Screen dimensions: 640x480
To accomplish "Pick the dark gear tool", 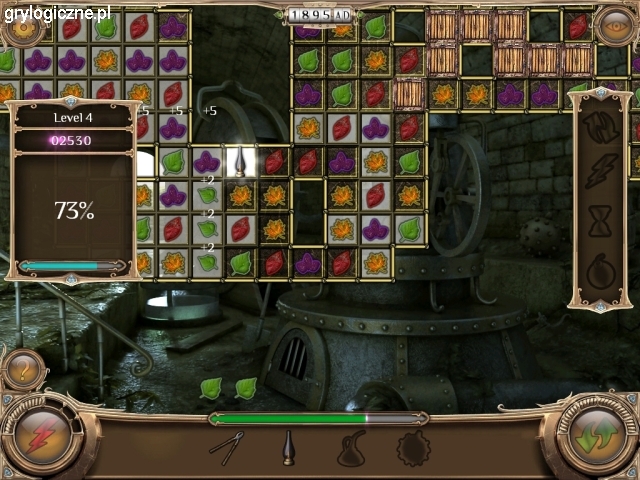I will coord(413,448).
